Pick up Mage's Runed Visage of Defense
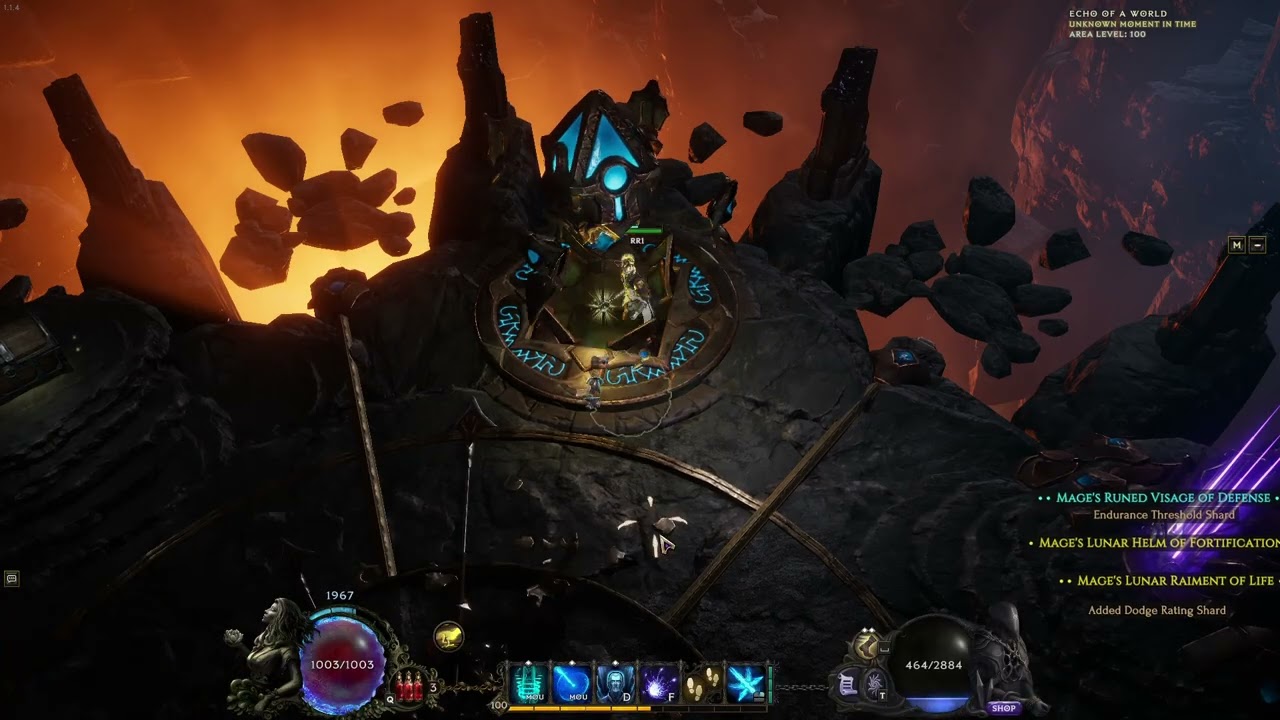 tap(1163, 498)
